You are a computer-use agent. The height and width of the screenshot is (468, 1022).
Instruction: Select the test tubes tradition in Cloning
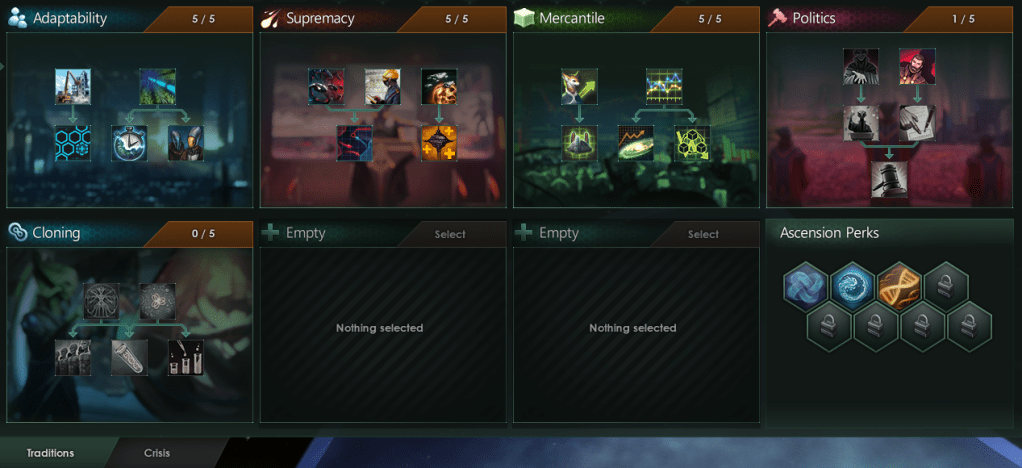(186, 357)
